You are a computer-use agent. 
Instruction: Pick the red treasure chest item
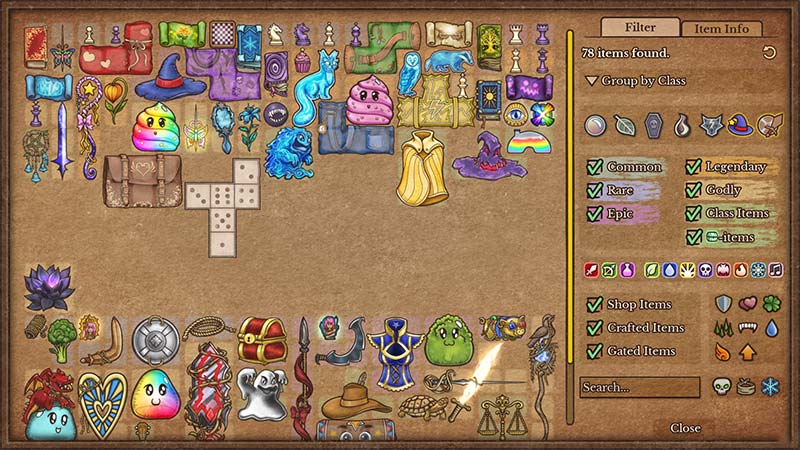click(x=262, y=341)
